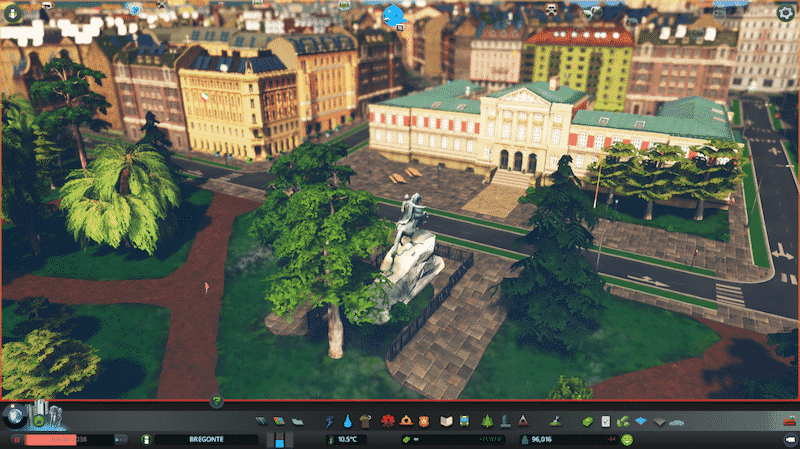
Task: Click the red pause button
Action: coord(17,439)
